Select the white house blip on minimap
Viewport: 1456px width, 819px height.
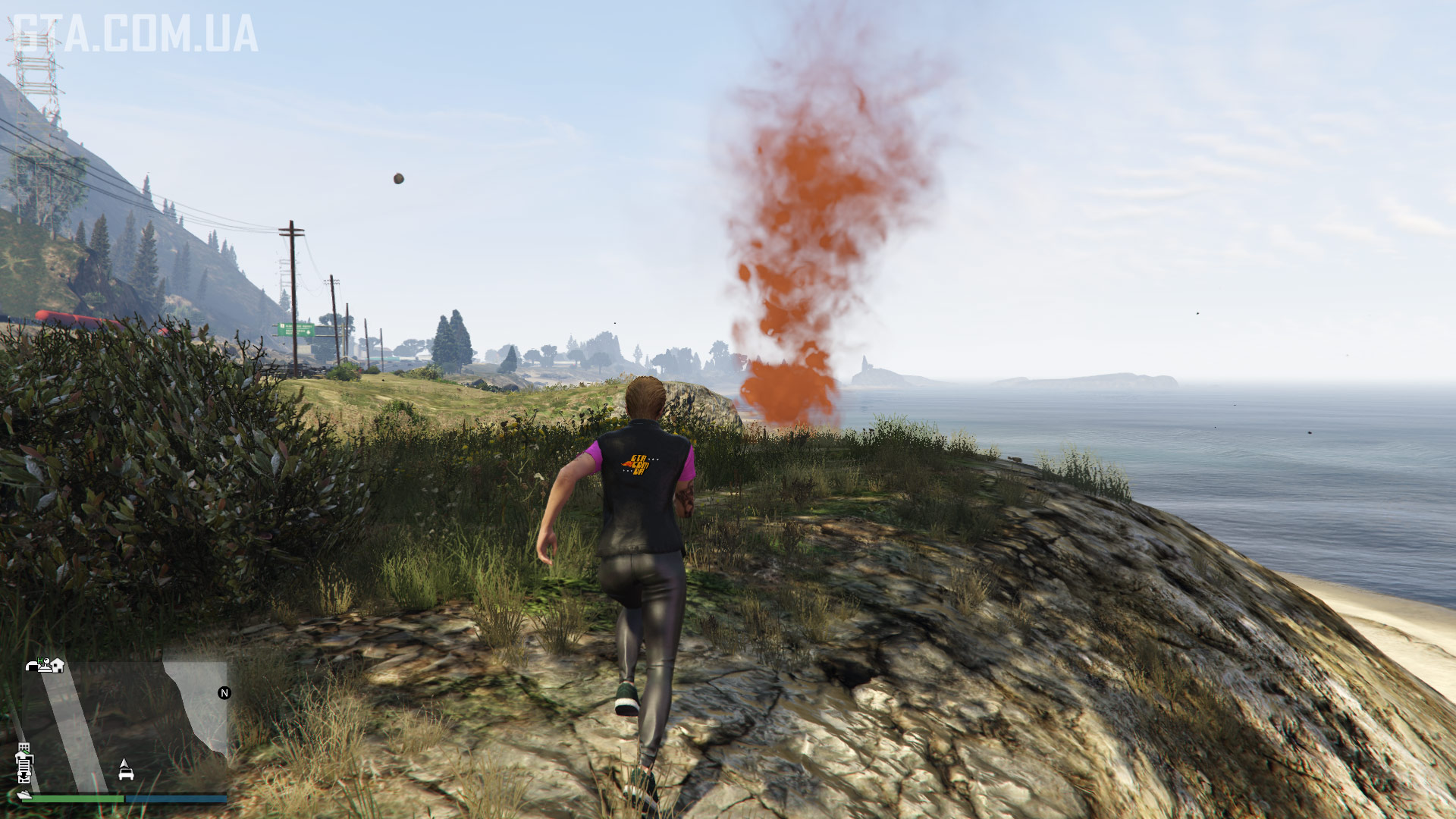[x=58, y=665]
